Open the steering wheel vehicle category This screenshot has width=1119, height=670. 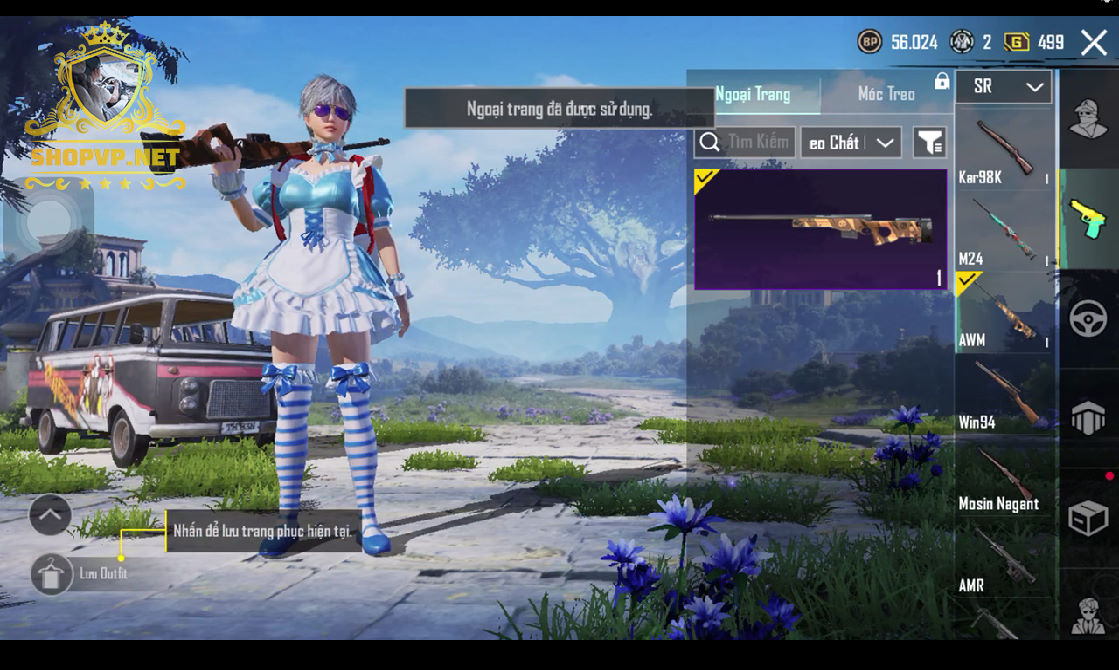[x=1088, y=319]
